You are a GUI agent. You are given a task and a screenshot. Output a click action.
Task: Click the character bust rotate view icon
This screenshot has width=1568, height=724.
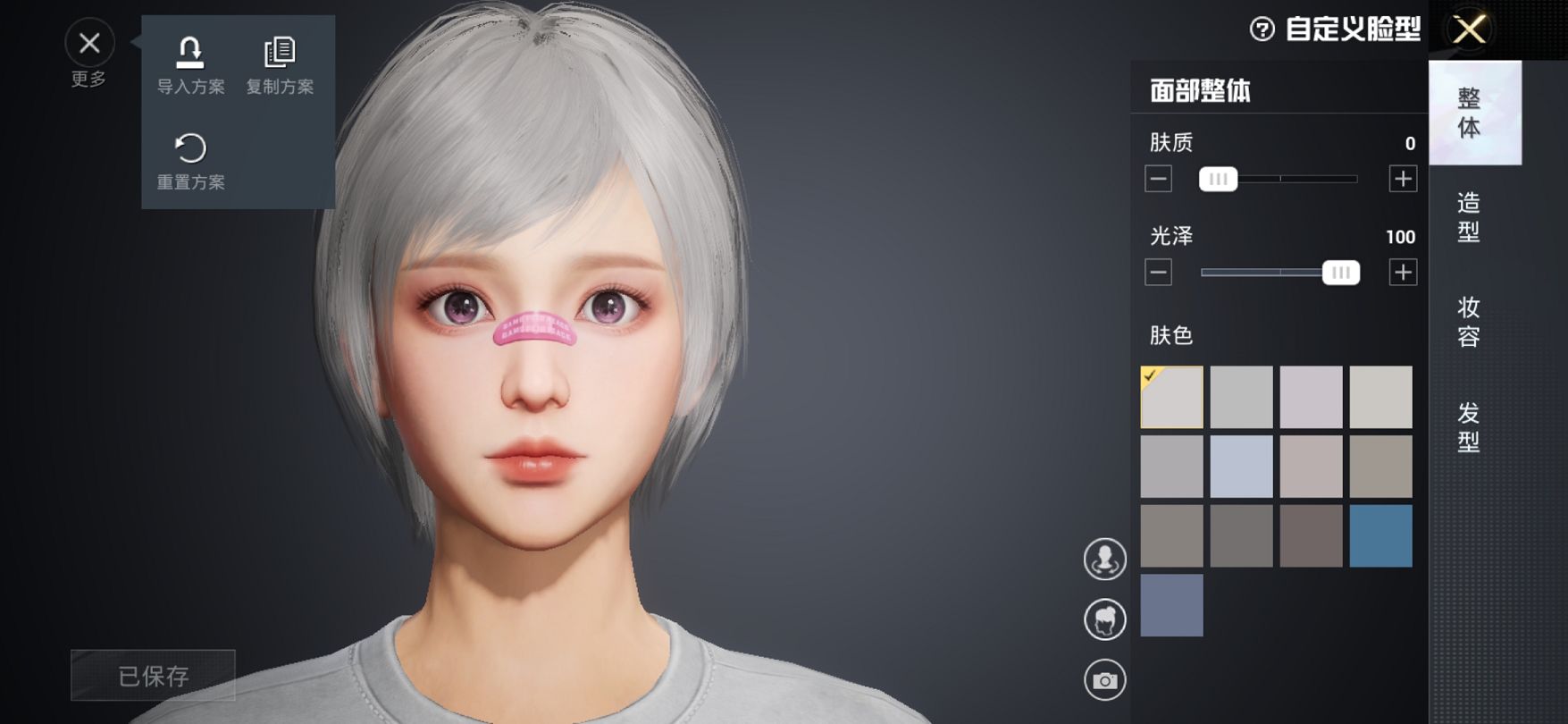click(x=1105, y=560)
